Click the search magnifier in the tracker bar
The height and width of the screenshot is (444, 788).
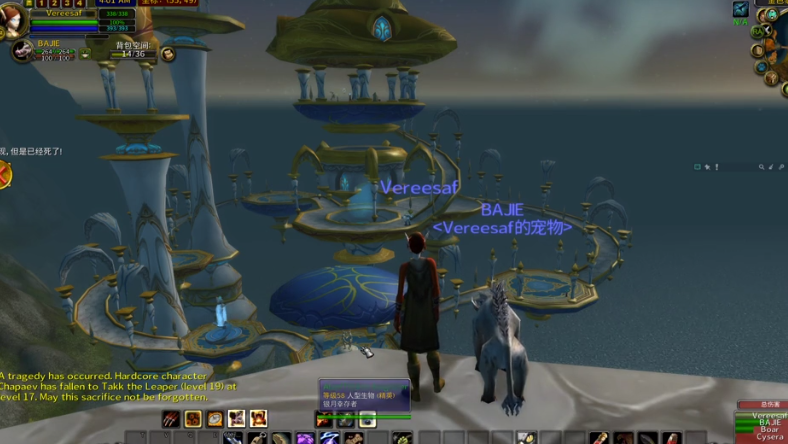tap(761, 167)
